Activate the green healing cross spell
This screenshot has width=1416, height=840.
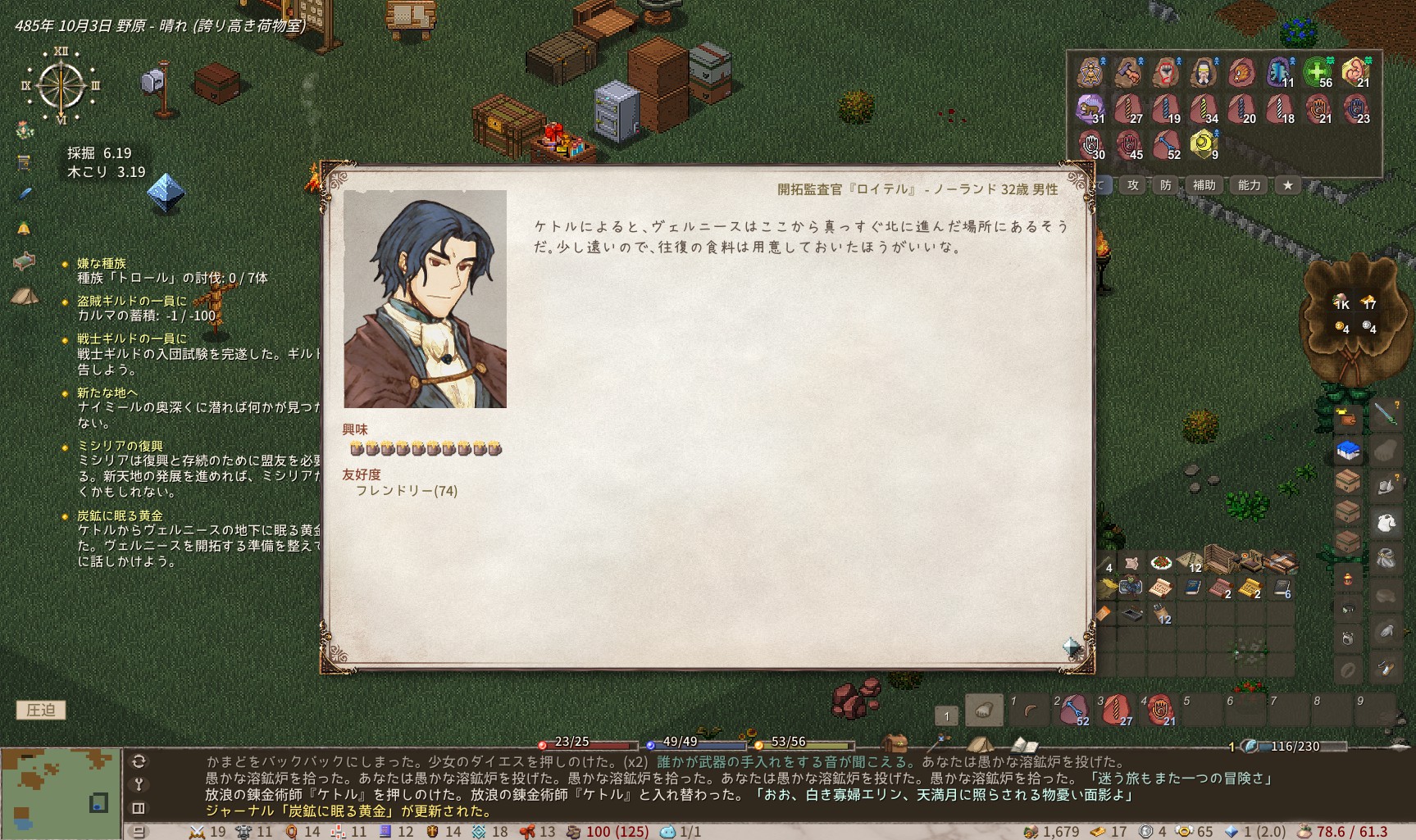pos(1318,72)
